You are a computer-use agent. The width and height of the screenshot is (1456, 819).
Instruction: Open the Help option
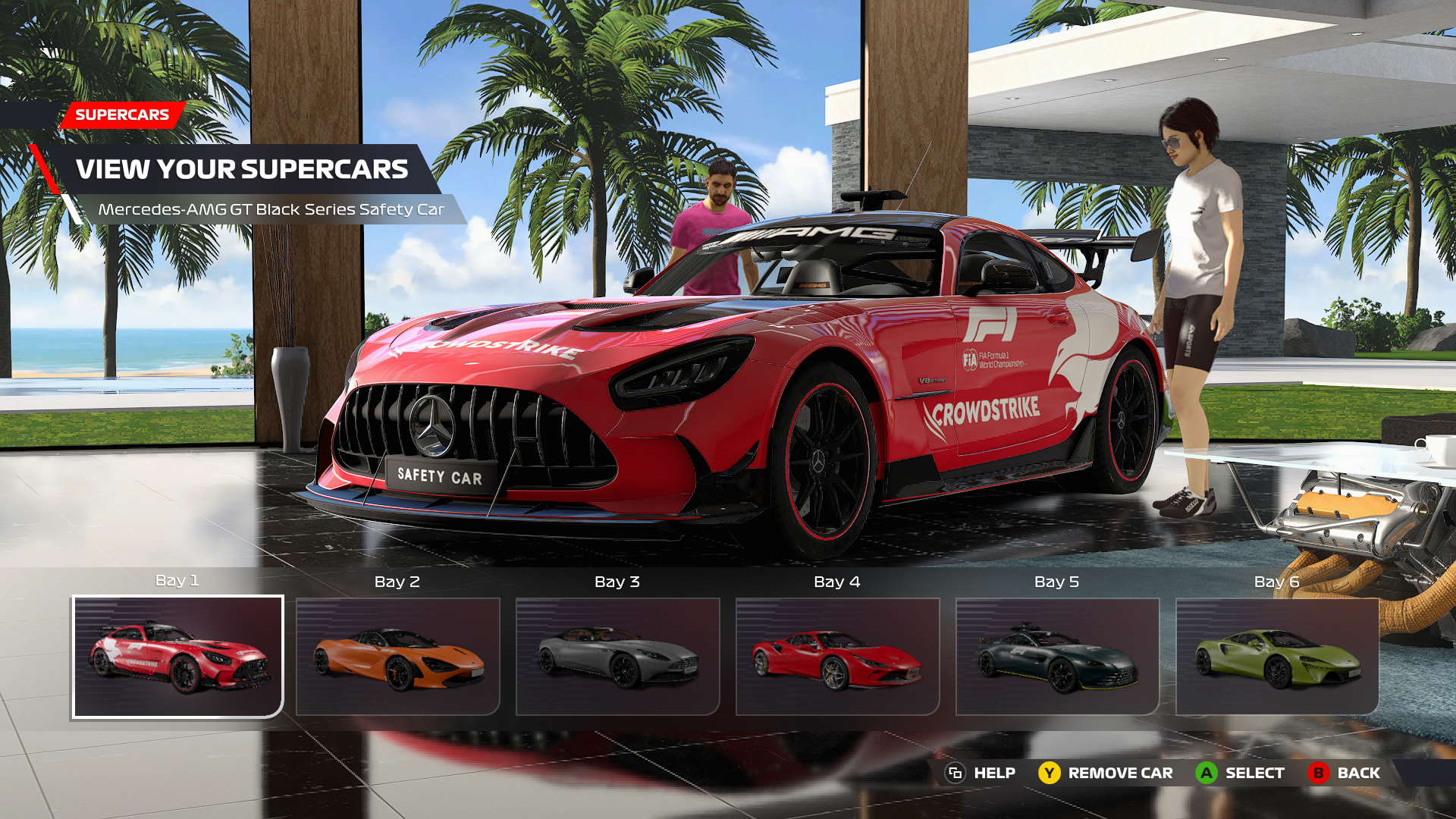[980, 773]
